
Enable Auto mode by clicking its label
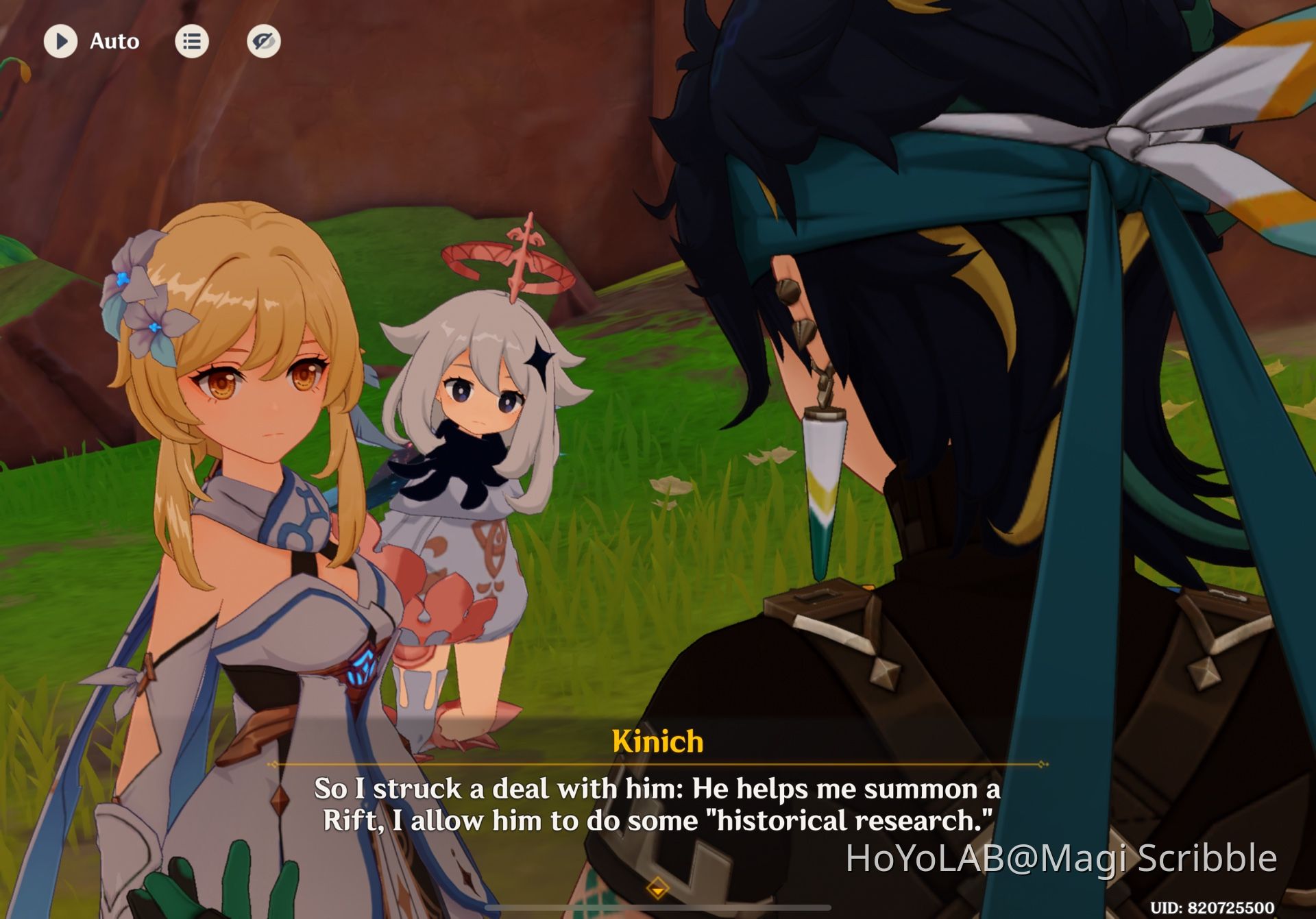[x=114, y=41]
